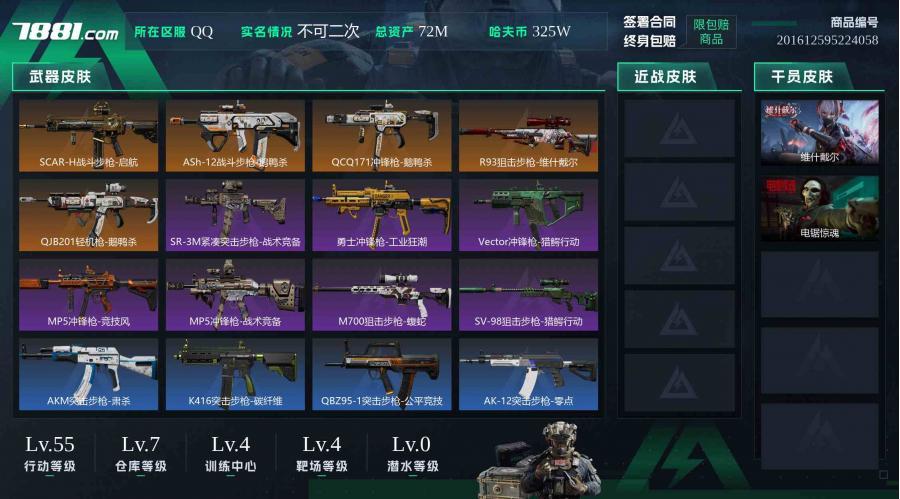The height and width of the screenshot is (499, 900).
Task: View the 电锯惊魂 operator skin
Action: (x=819, y=209)
